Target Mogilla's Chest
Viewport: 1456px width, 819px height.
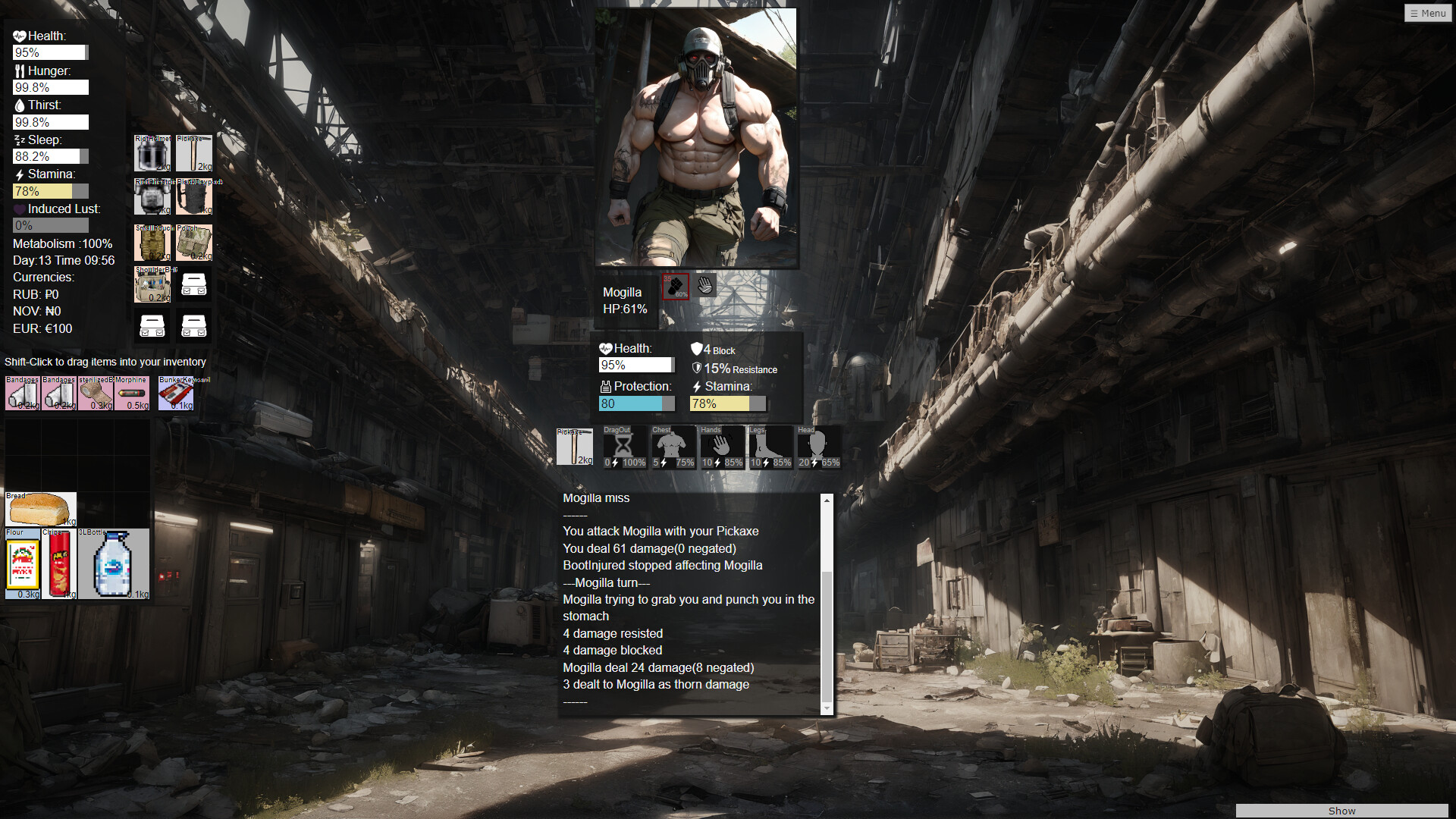coord(673,447)
